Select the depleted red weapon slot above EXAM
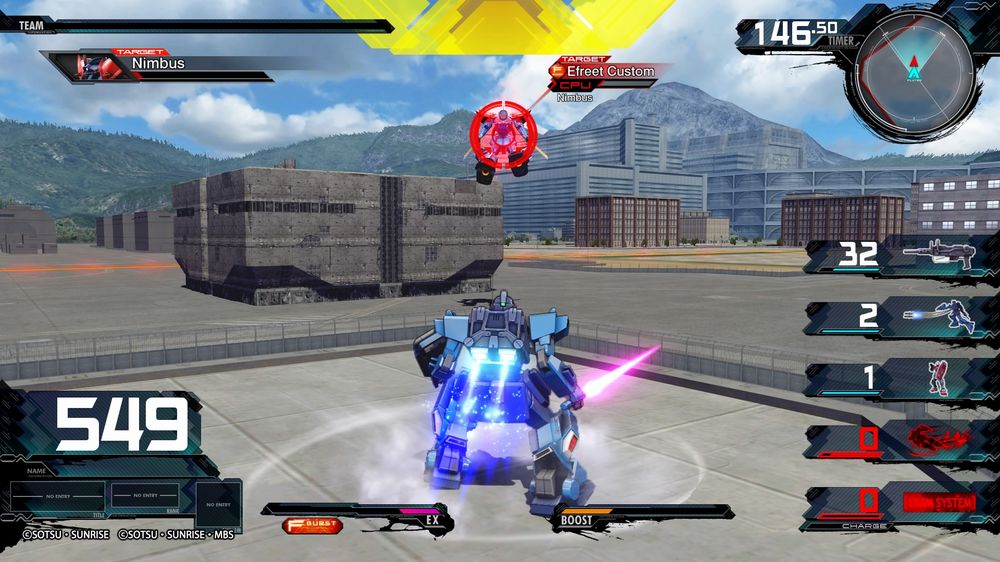 900,439
